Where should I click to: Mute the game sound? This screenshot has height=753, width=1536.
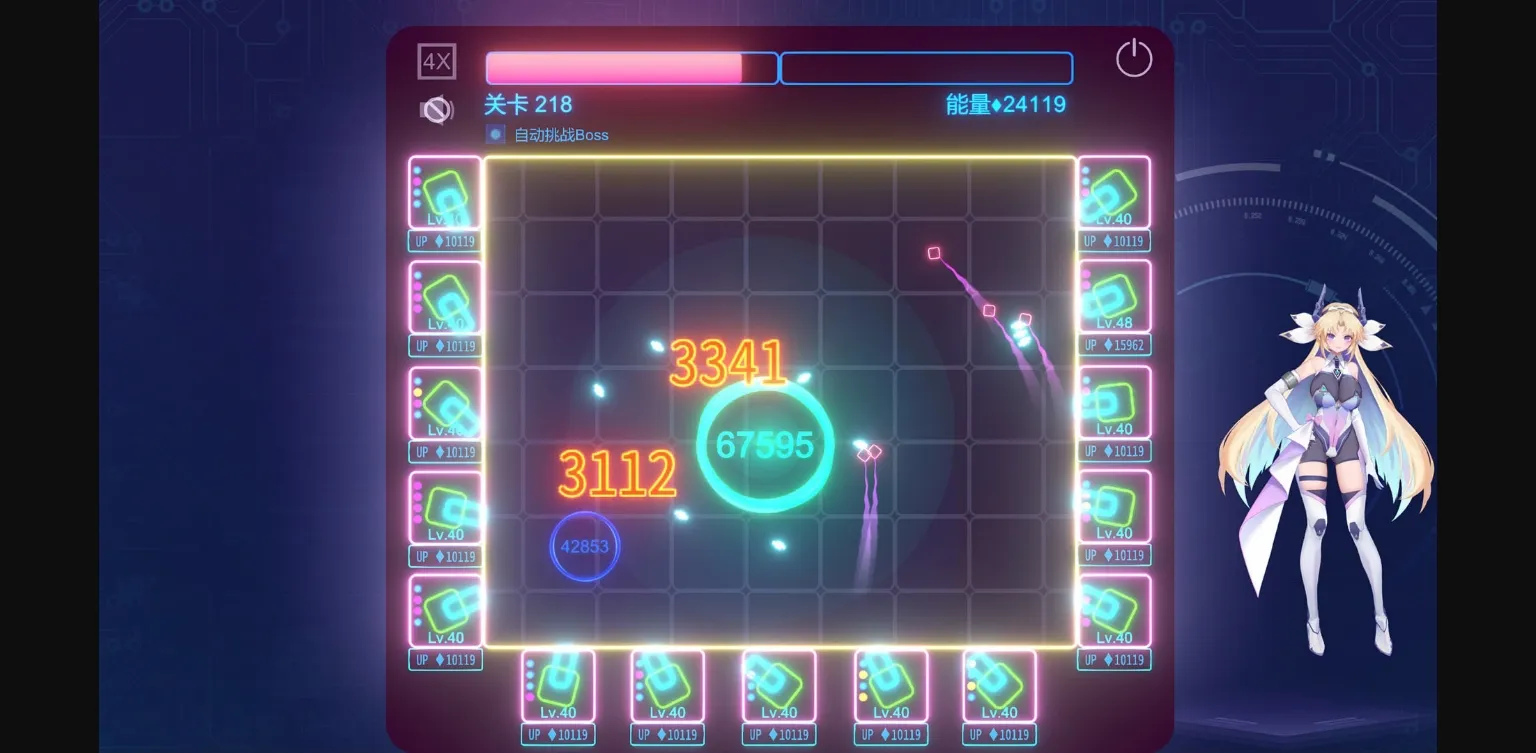436,110
